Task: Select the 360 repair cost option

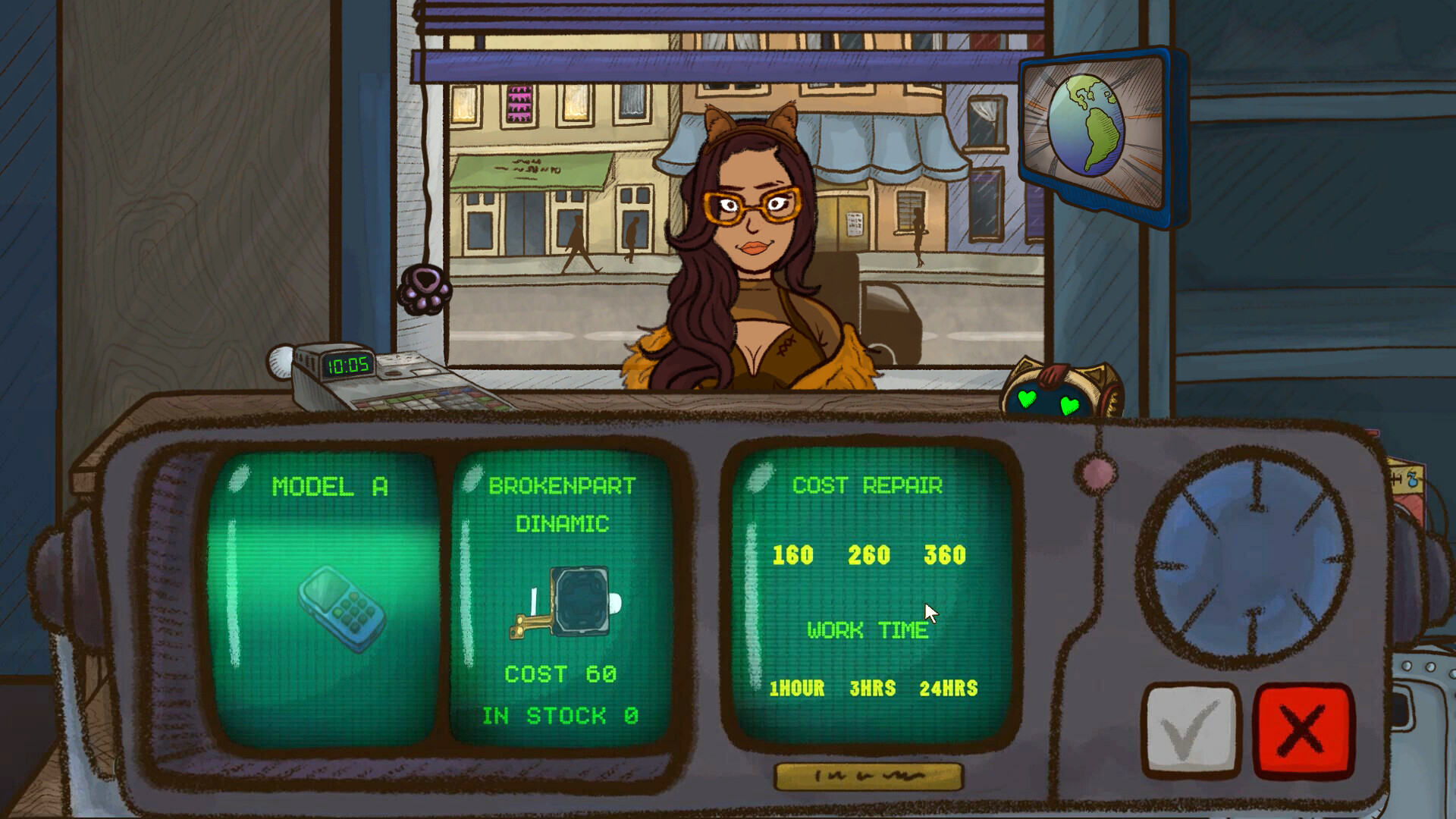Action: click(946, 556)
